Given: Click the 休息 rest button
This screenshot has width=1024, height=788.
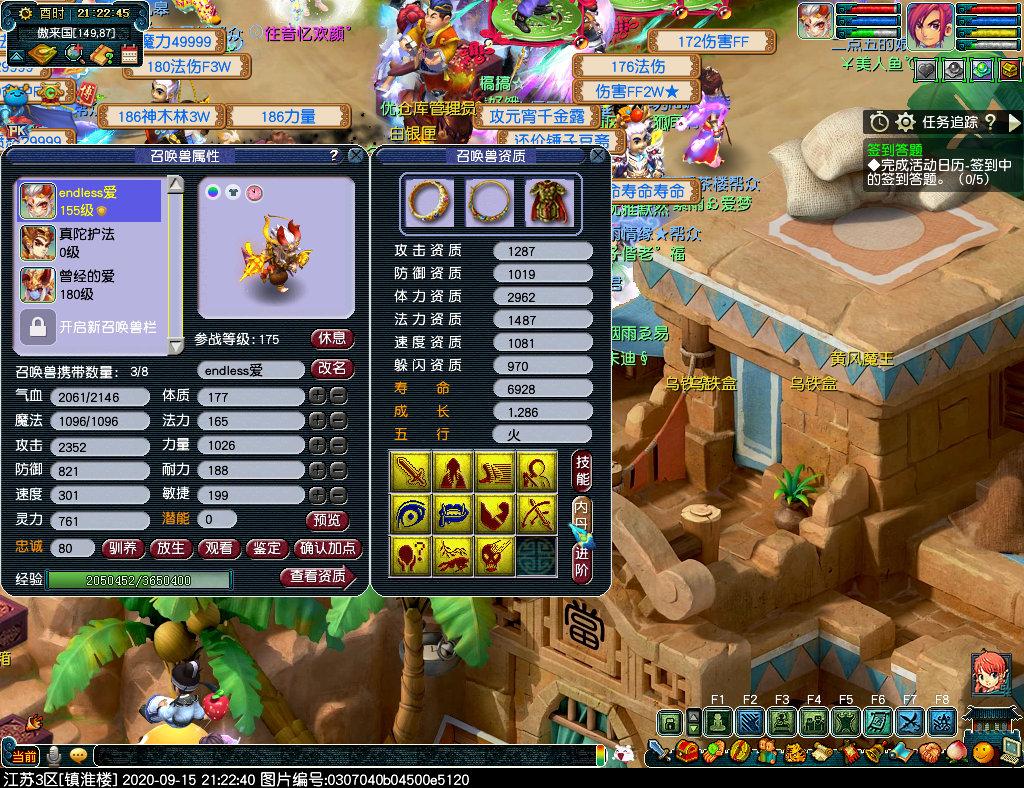Looking at the screenshot, I should (x=332, y=339).
